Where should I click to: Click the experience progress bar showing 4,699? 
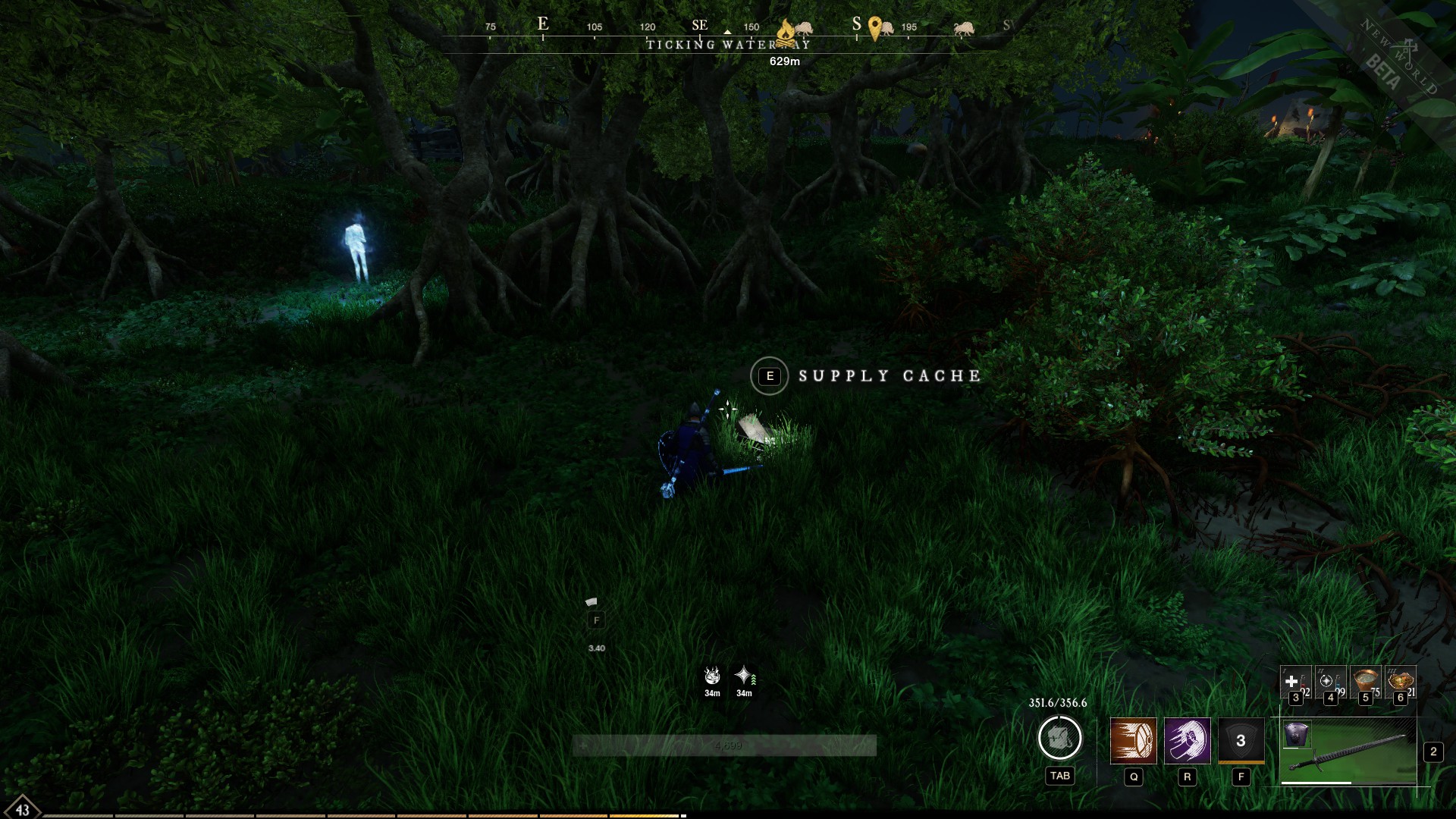[728, 745]
